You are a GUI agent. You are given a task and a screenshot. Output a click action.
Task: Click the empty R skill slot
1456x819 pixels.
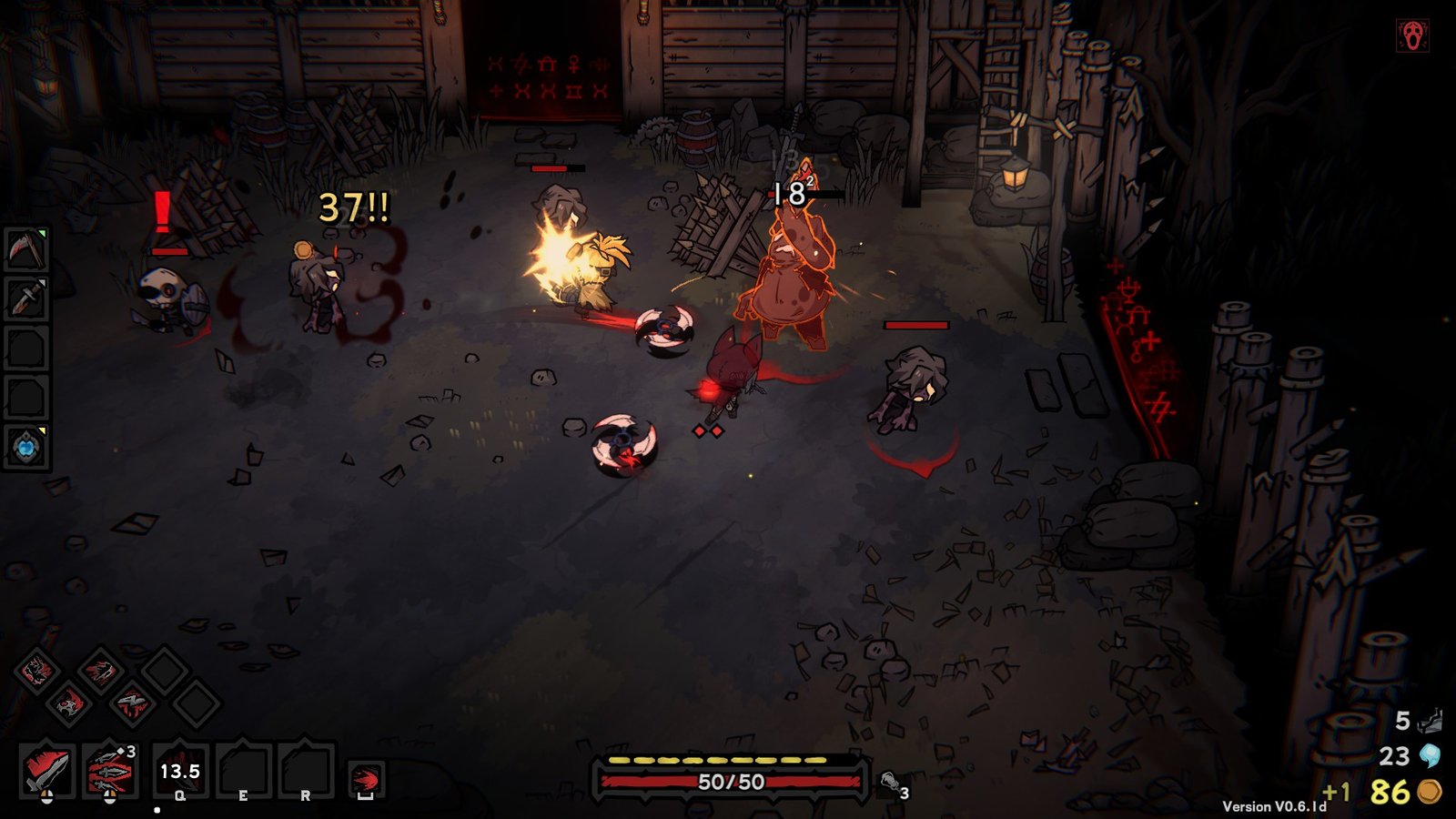point(306,771)
